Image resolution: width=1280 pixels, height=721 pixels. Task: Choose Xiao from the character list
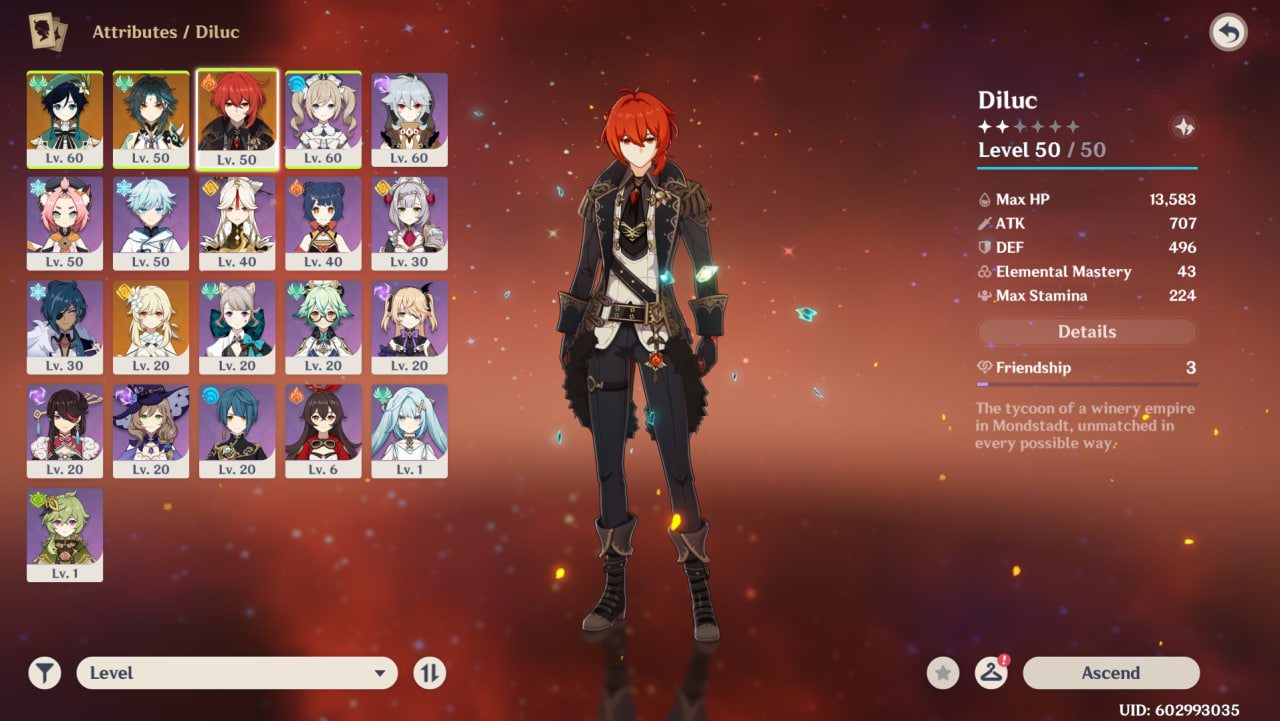tap(151, 118)
